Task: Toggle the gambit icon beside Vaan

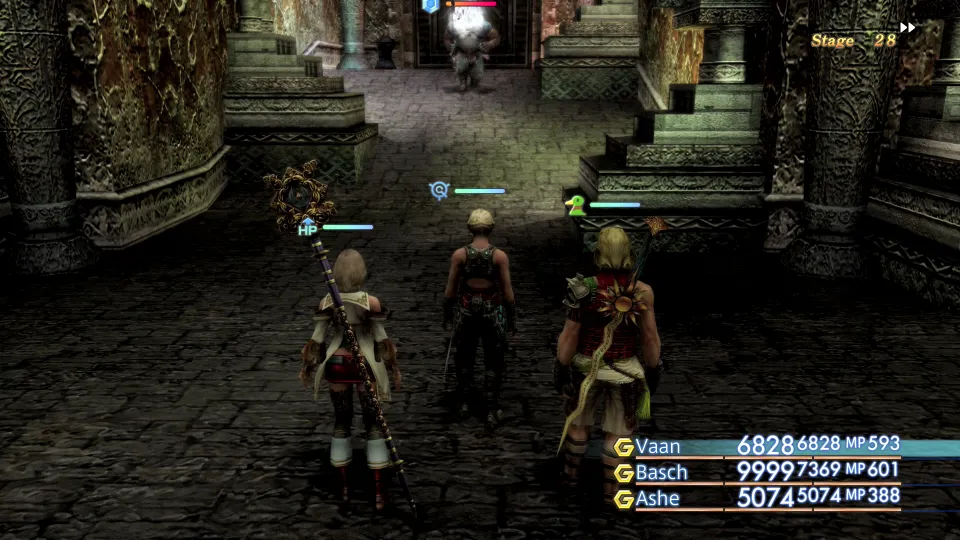Action: pyautogui.click(x=624, y=447)
